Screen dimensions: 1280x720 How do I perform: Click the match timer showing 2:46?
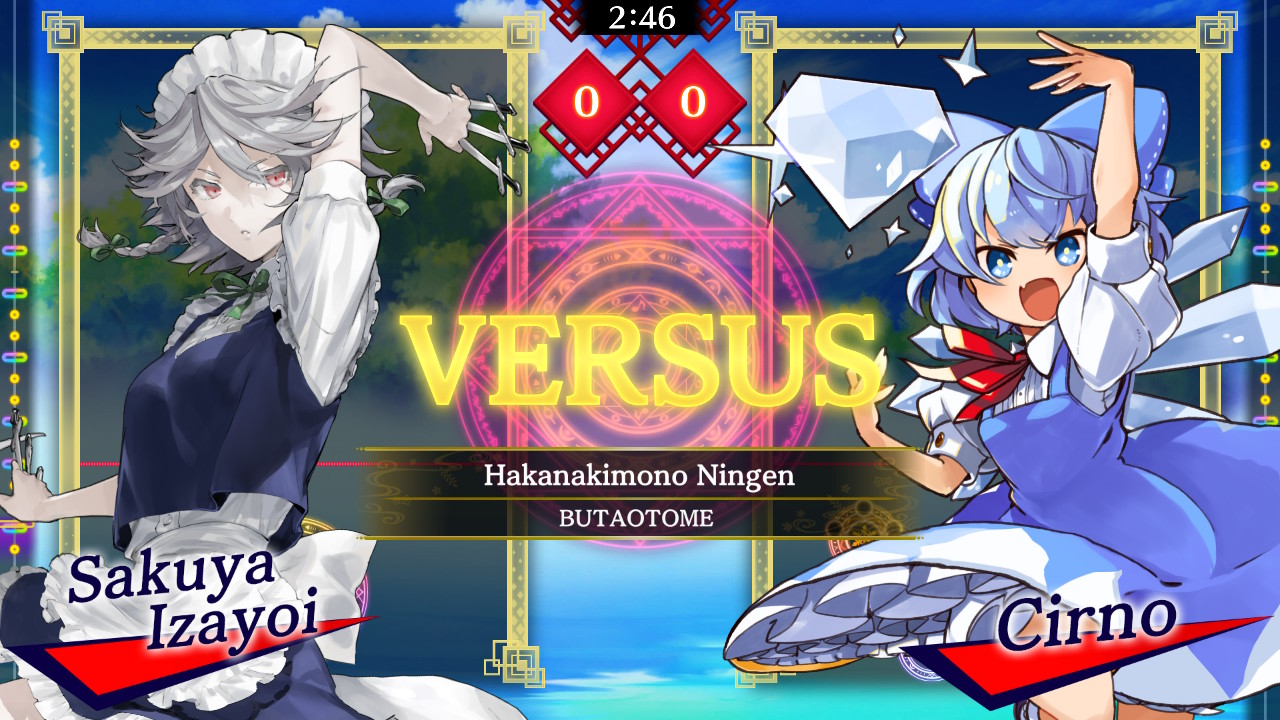640,15
